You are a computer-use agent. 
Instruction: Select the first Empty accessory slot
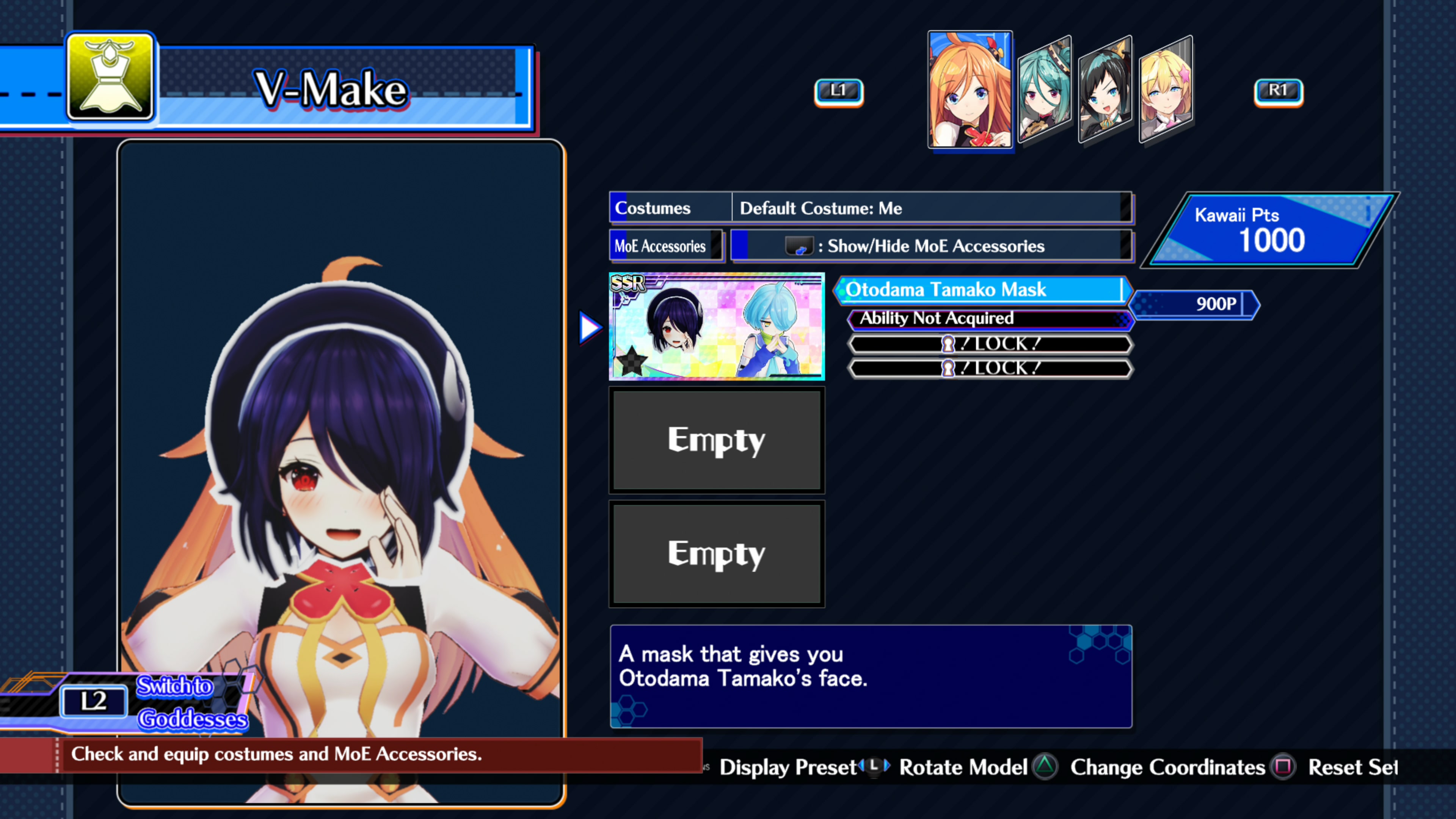tap(716, 440)
